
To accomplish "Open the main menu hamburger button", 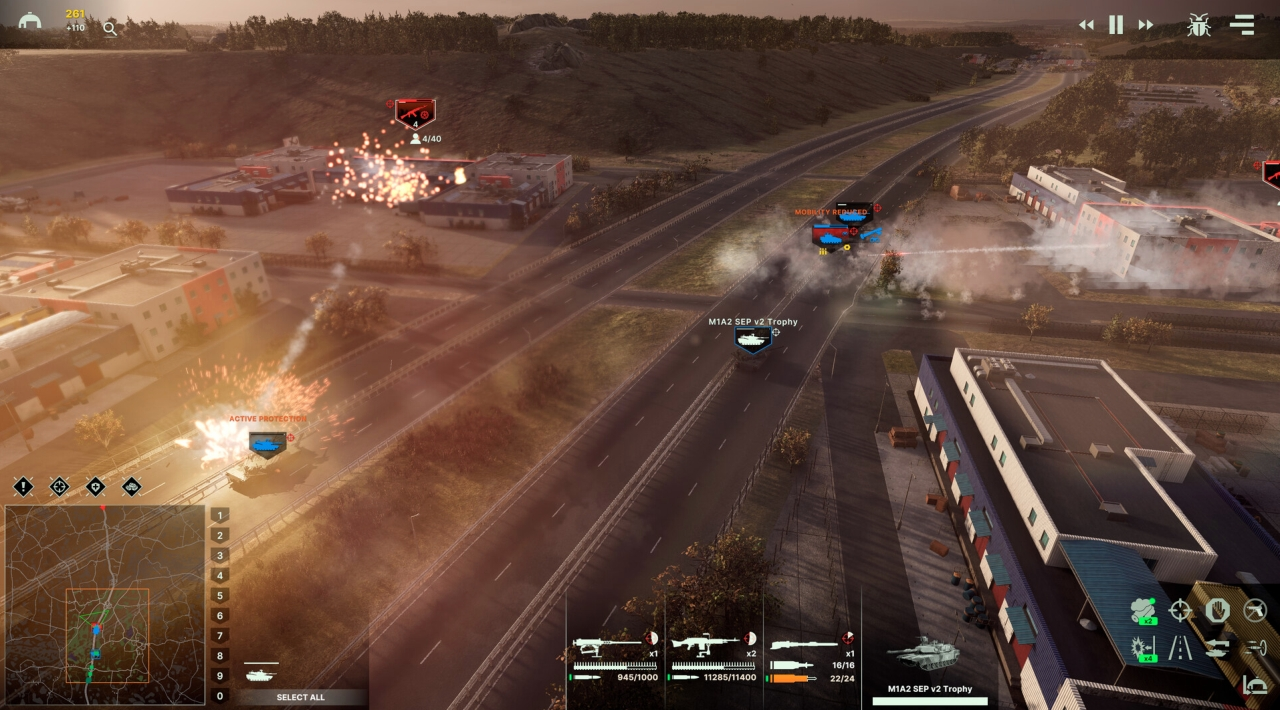I will click(1242, 25).
